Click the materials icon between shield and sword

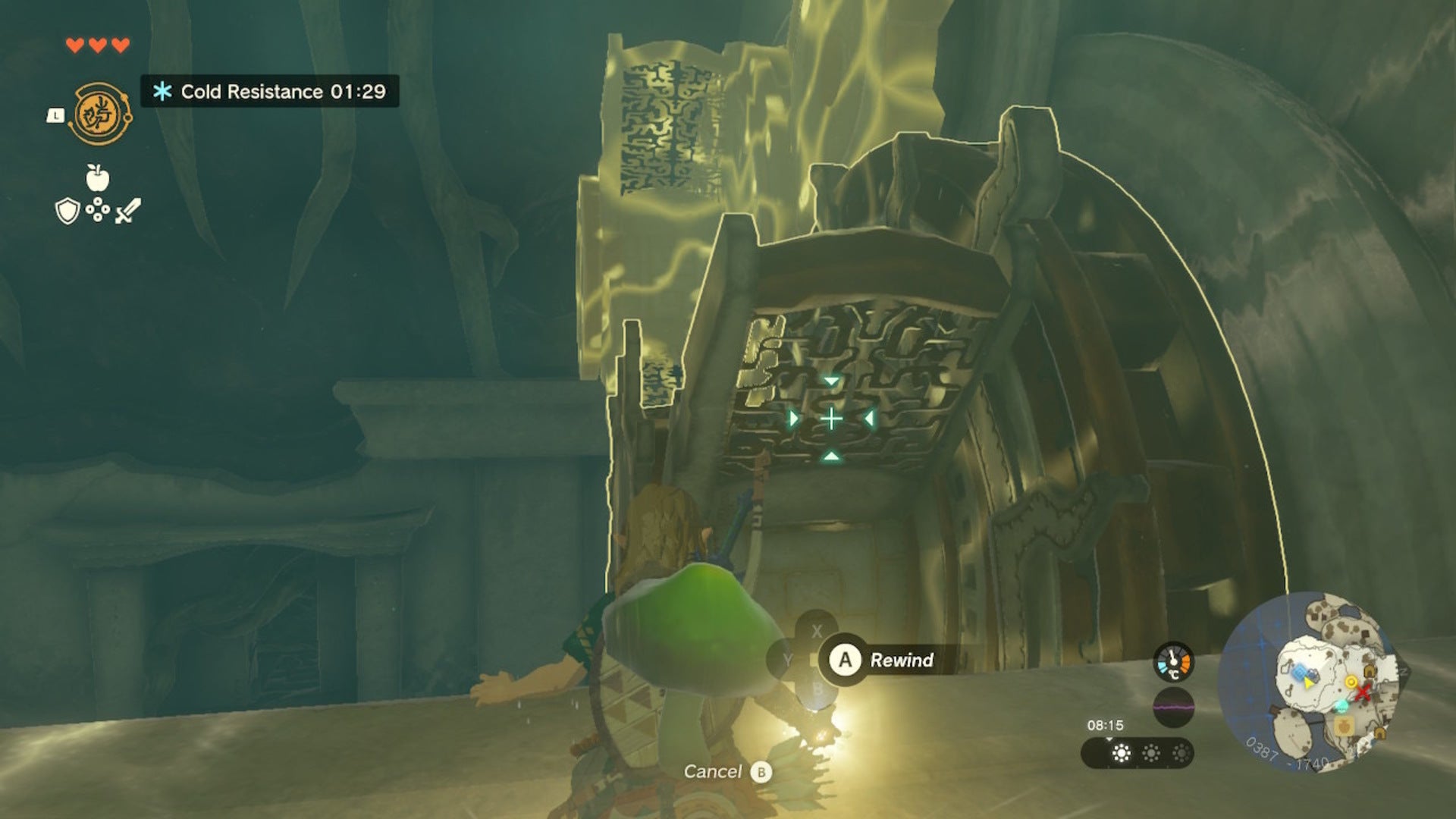click(x=98, y=209)
